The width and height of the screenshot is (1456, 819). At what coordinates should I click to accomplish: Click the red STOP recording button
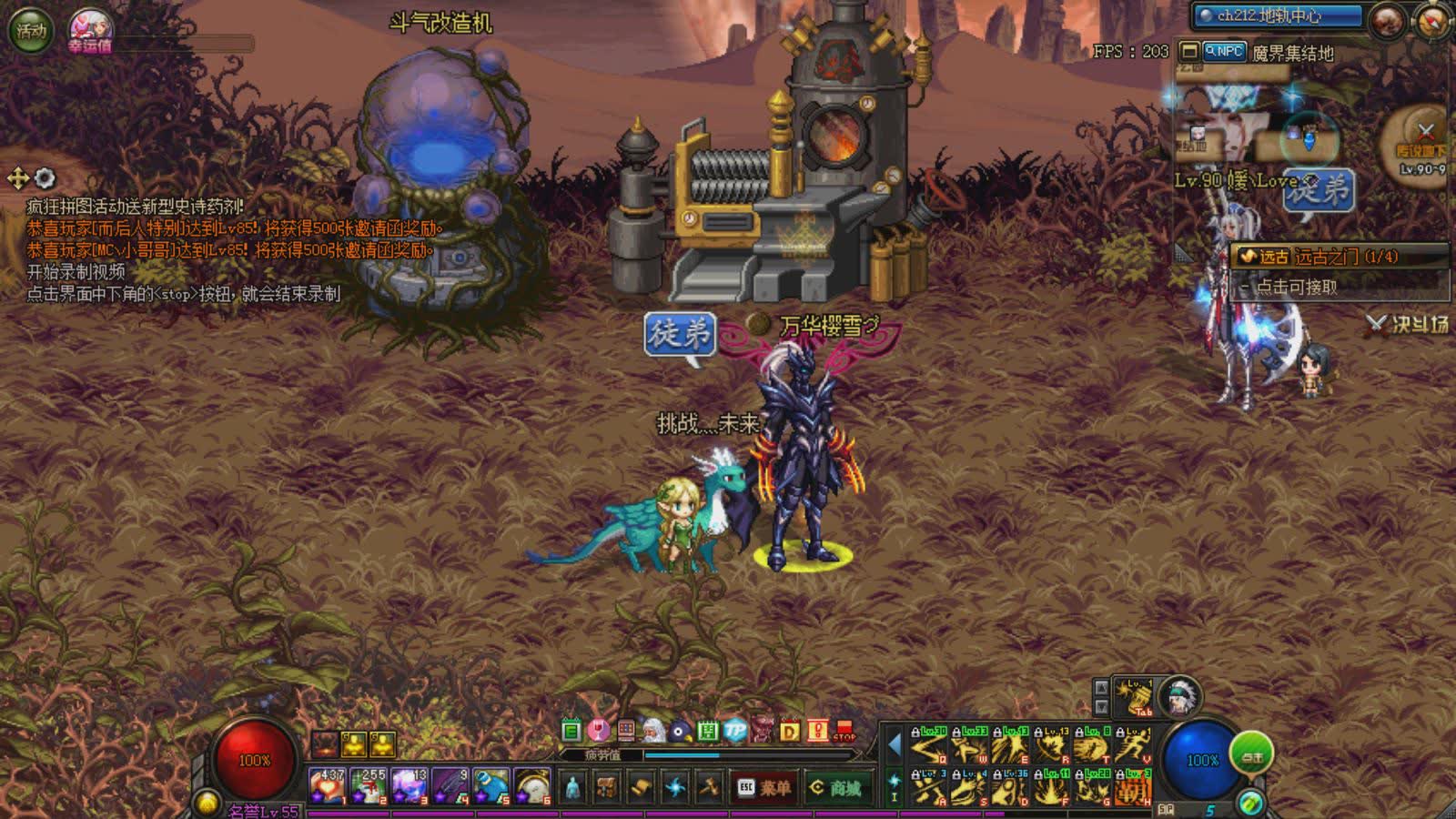(844, 731)
